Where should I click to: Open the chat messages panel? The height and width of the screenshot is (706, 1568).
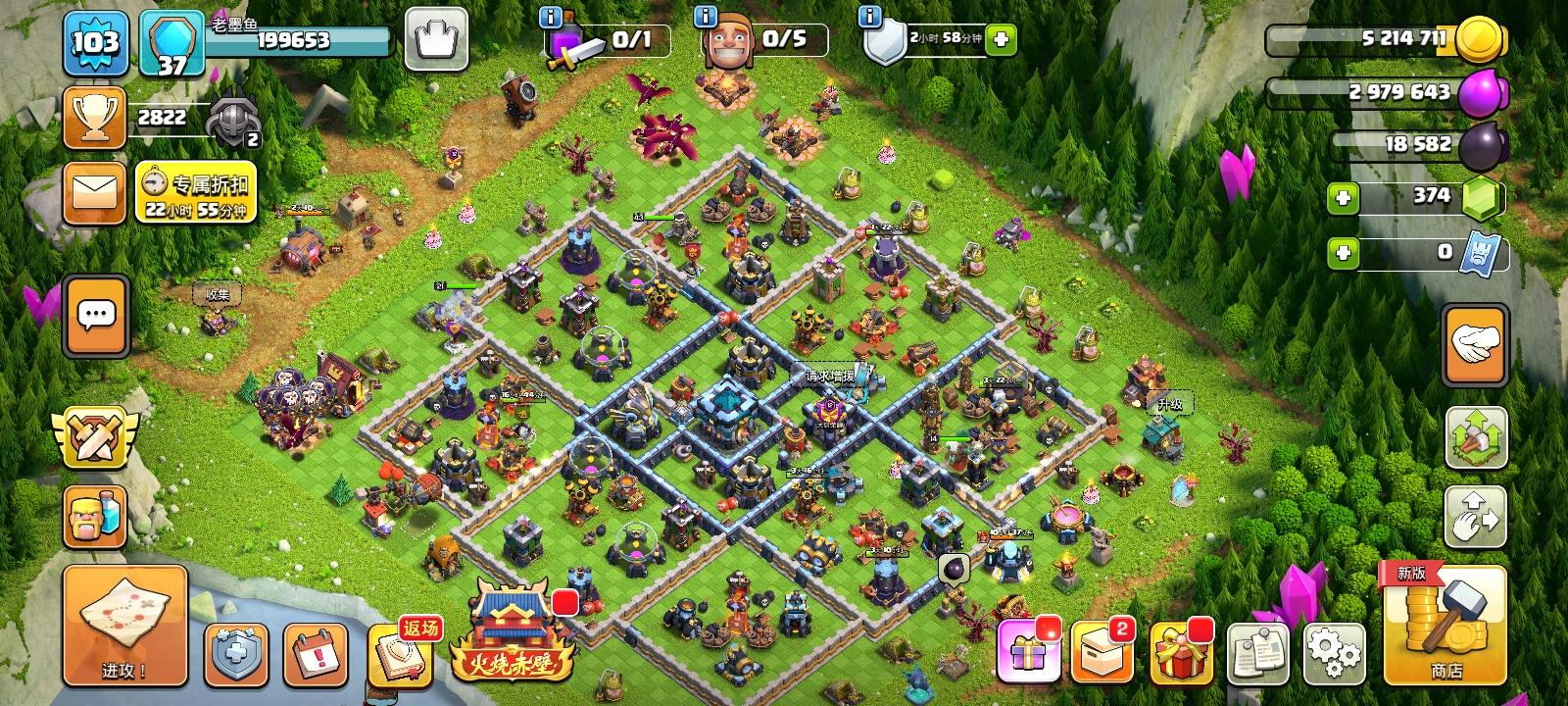coord(93,316)
